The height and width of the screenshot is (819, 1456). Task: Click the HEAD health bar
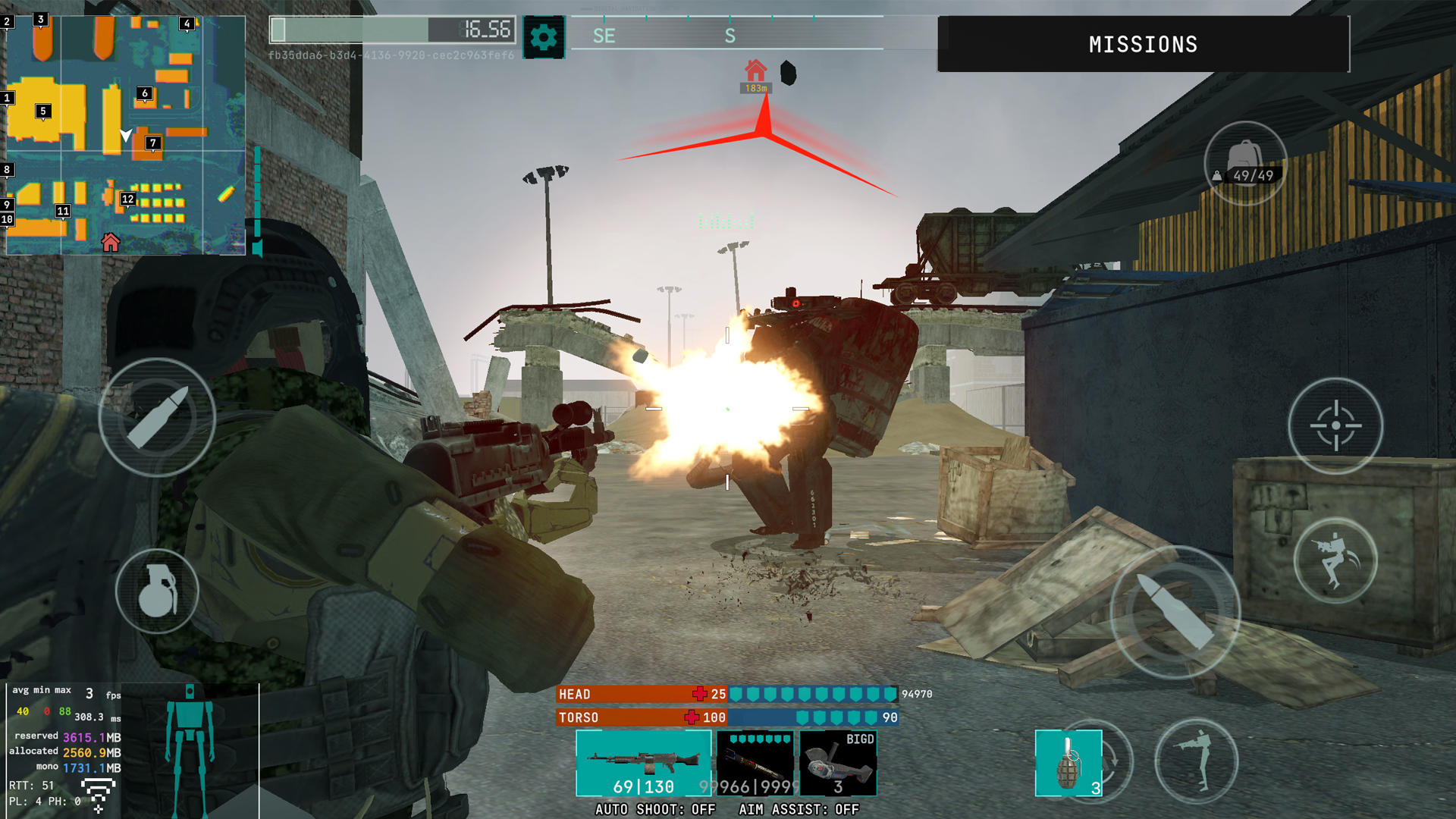point(641,694)
